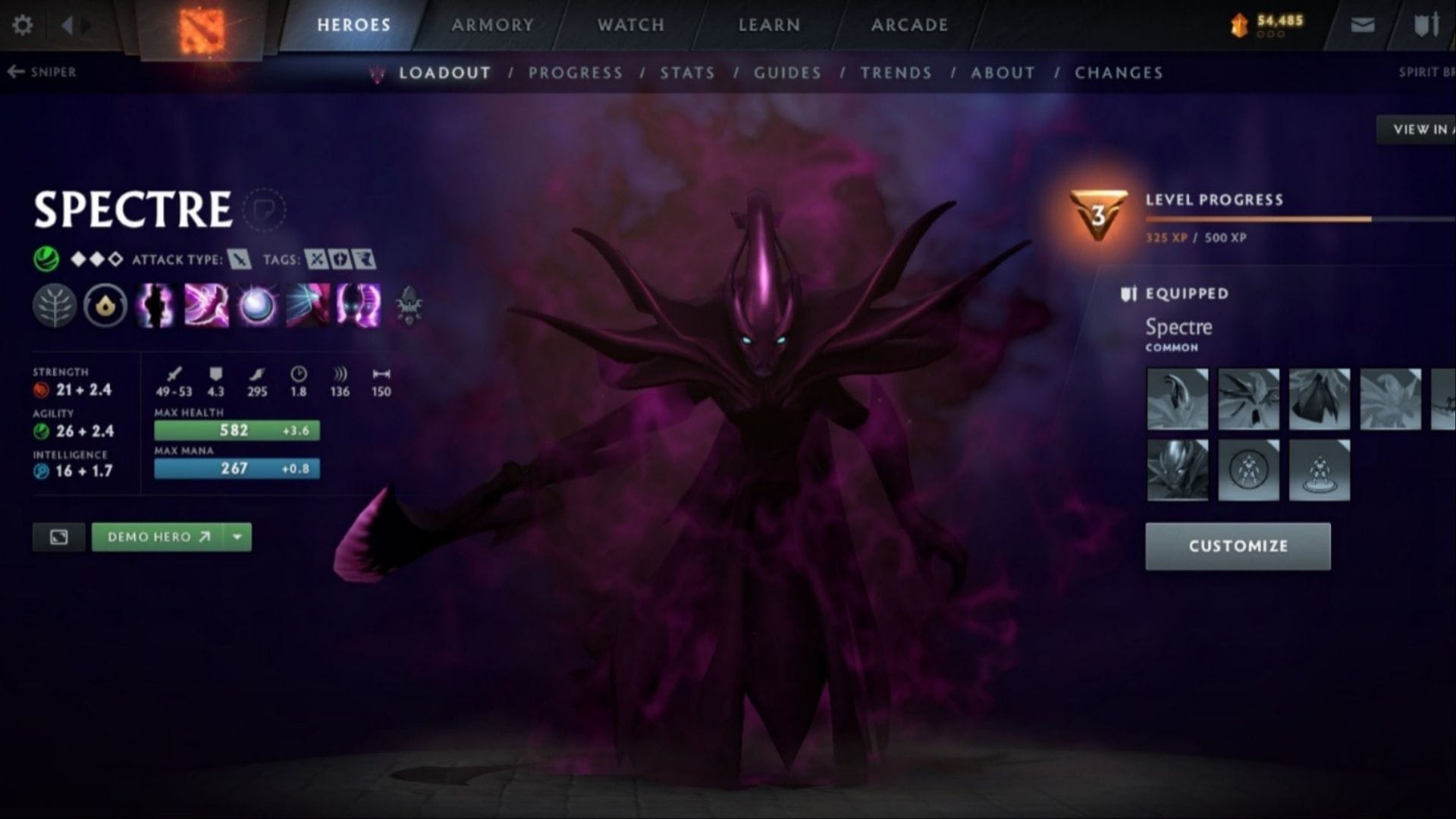The height and width of the screenshot is (819, 1456).
Task: Toggle the fullscreen hero view button
Action: click(58, 537)
